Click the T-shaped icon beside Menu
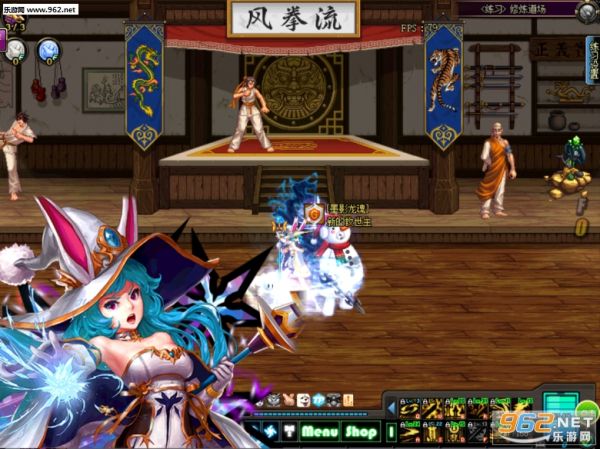The width and height of the screenshot is (600, 449). [288, 432]
